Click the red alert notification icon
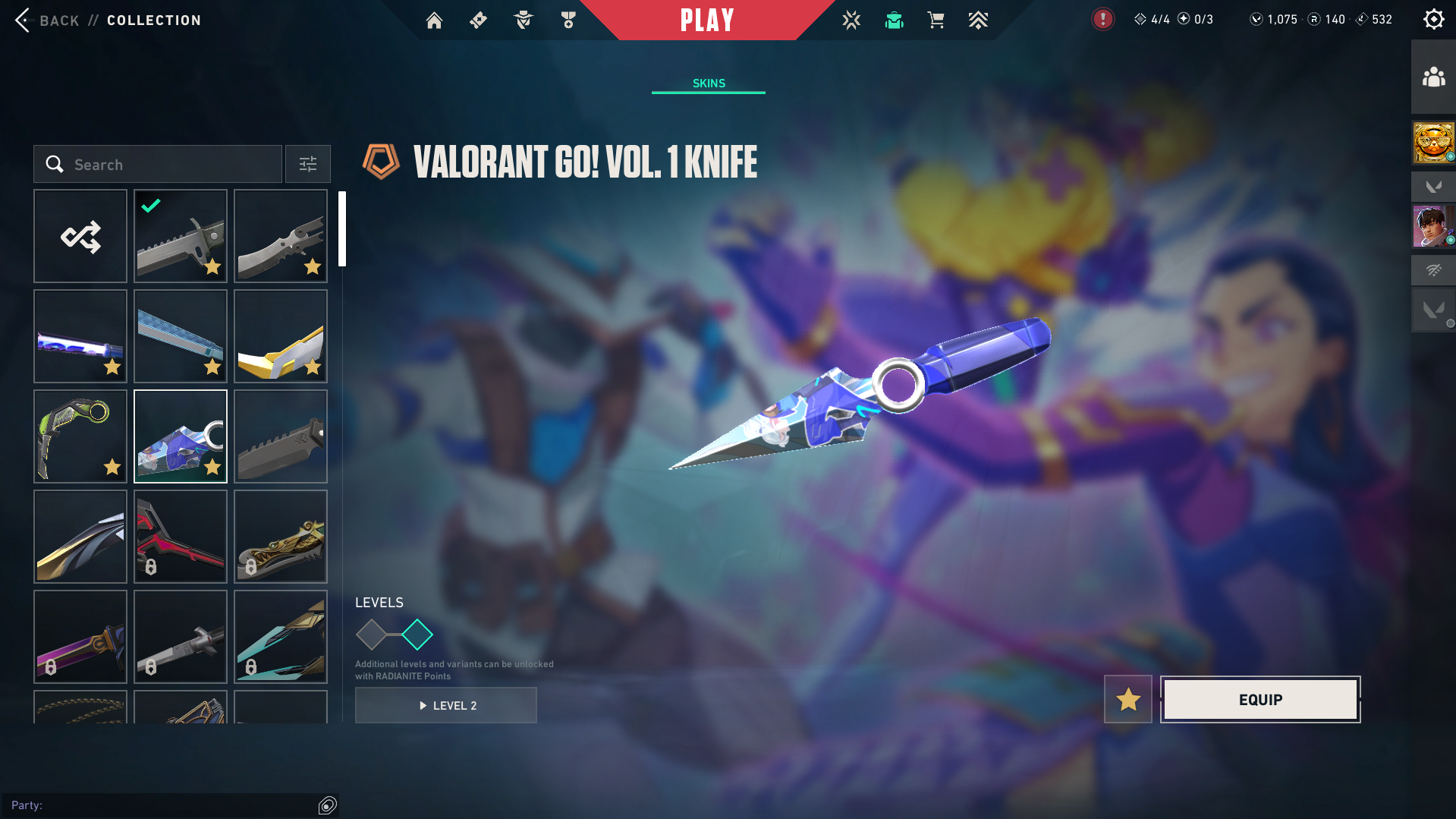 pos(1102,20)
